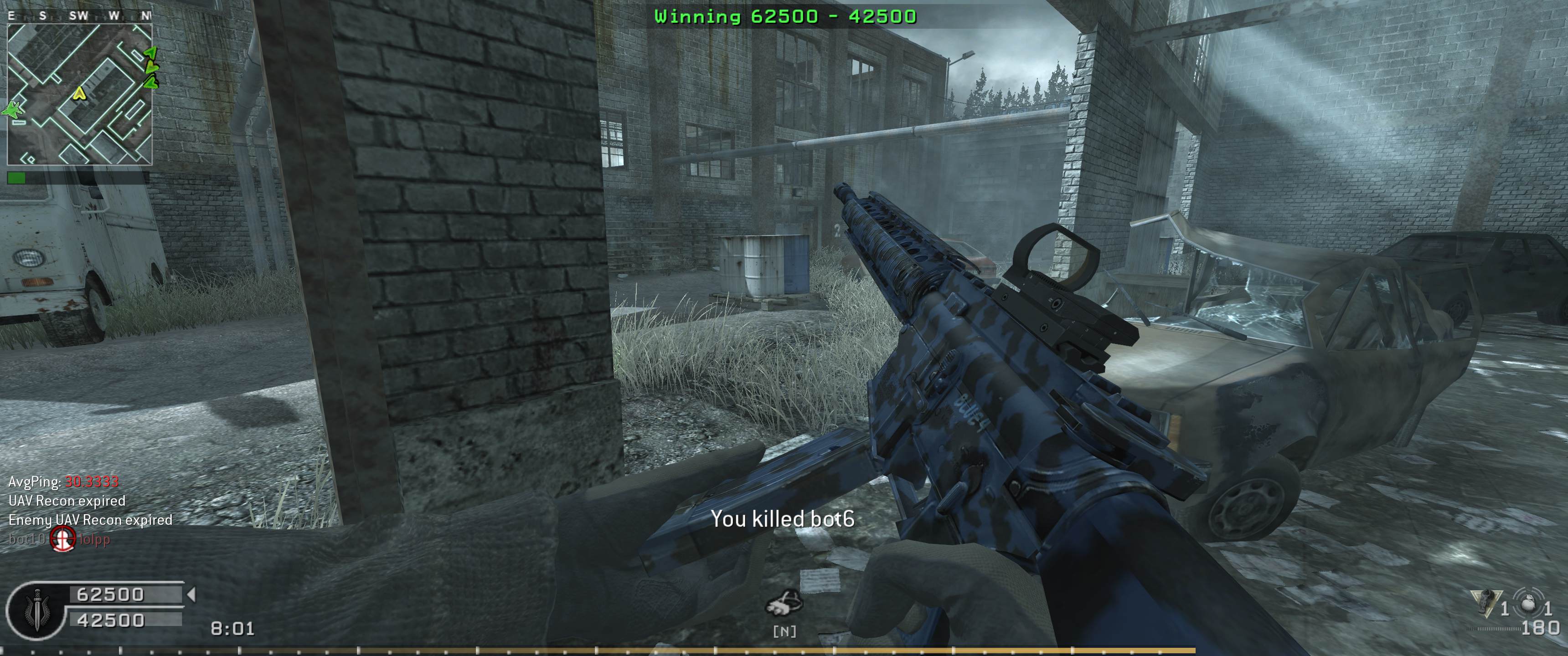
Task: Click the red kill feed weapon icon
Action: [62, 538]
